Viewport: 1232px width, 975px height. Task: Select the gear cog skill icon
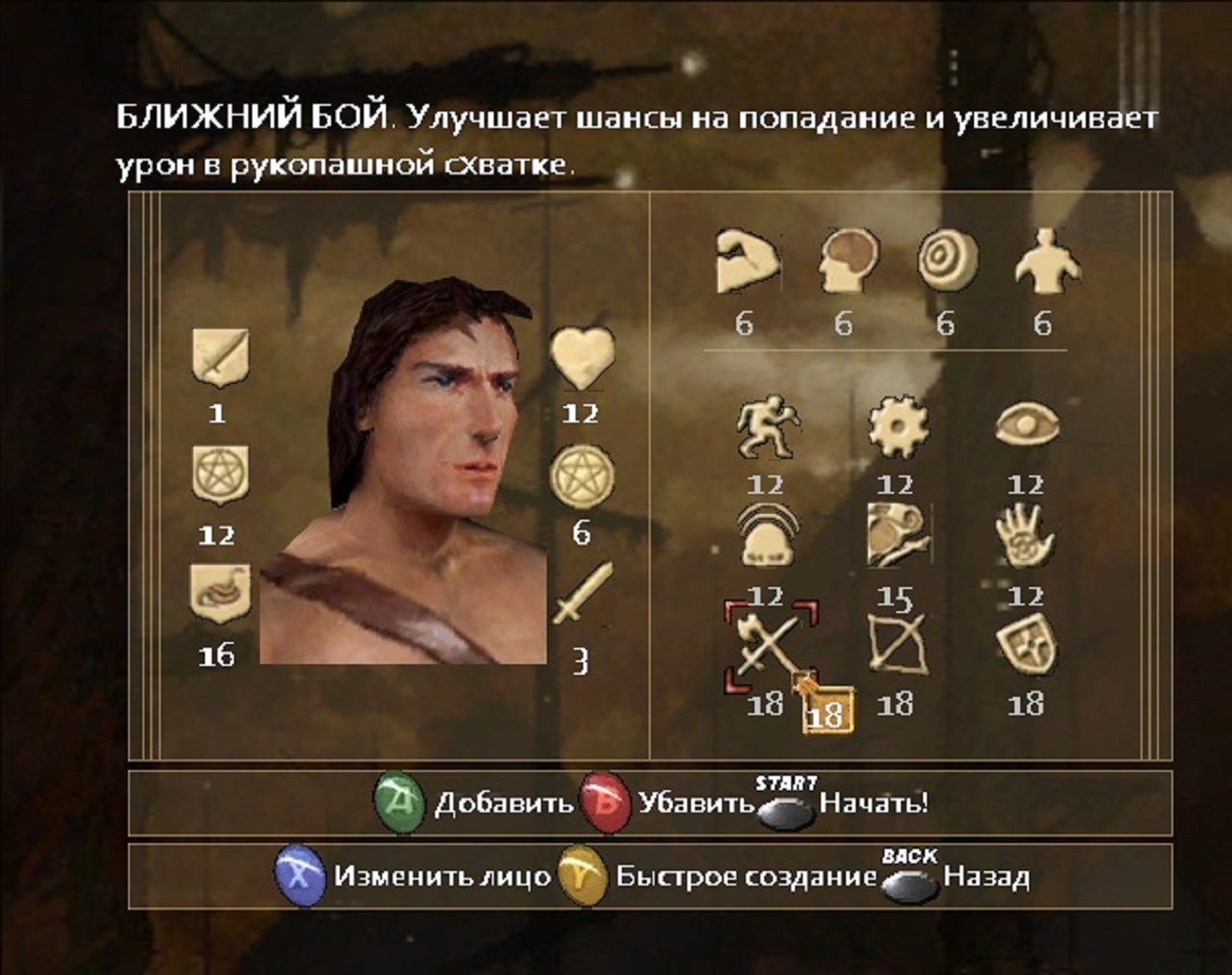(897, 427)
